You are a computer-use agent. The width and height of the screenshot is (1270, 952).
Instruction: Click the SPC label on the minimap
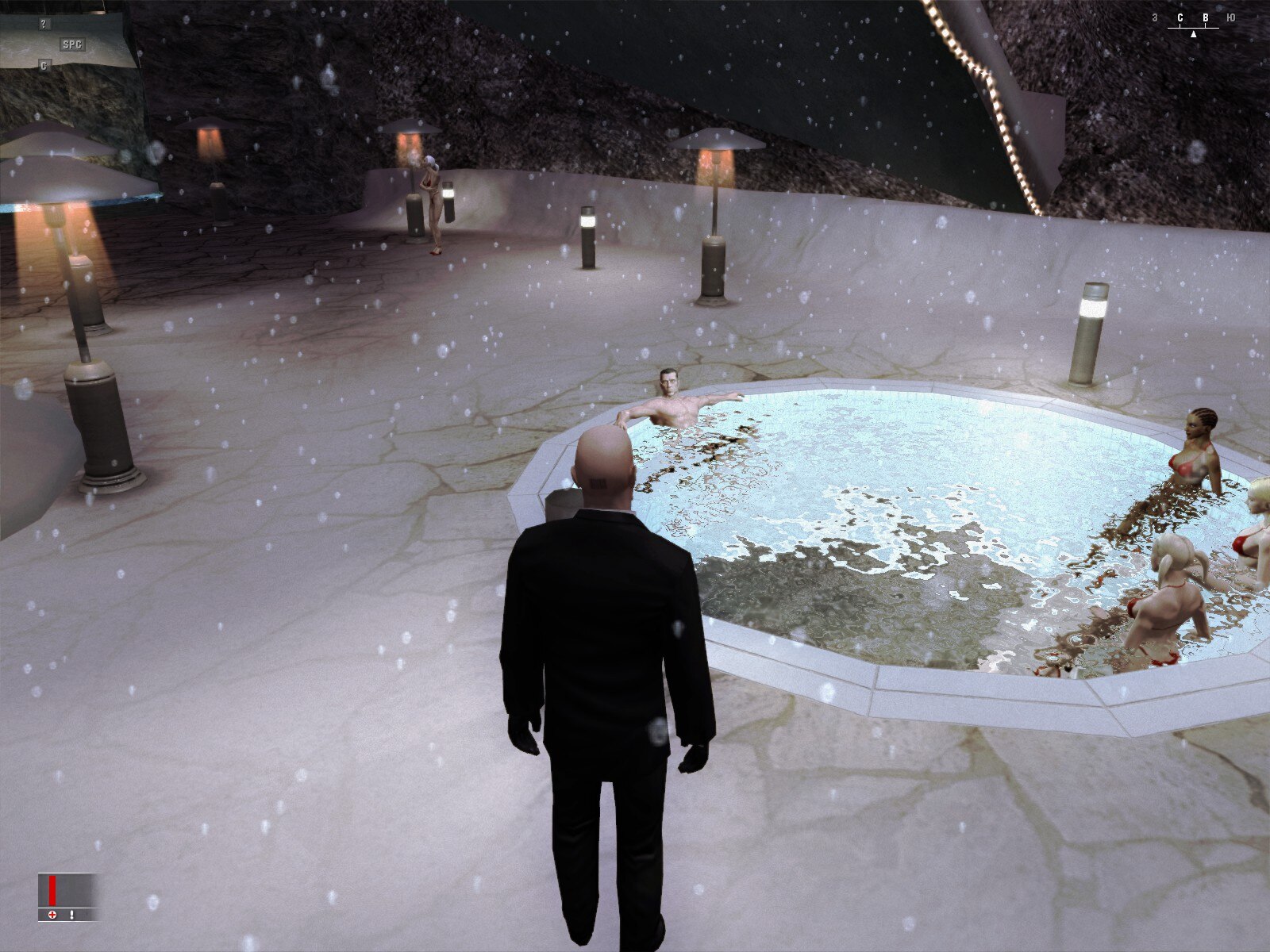72,44
